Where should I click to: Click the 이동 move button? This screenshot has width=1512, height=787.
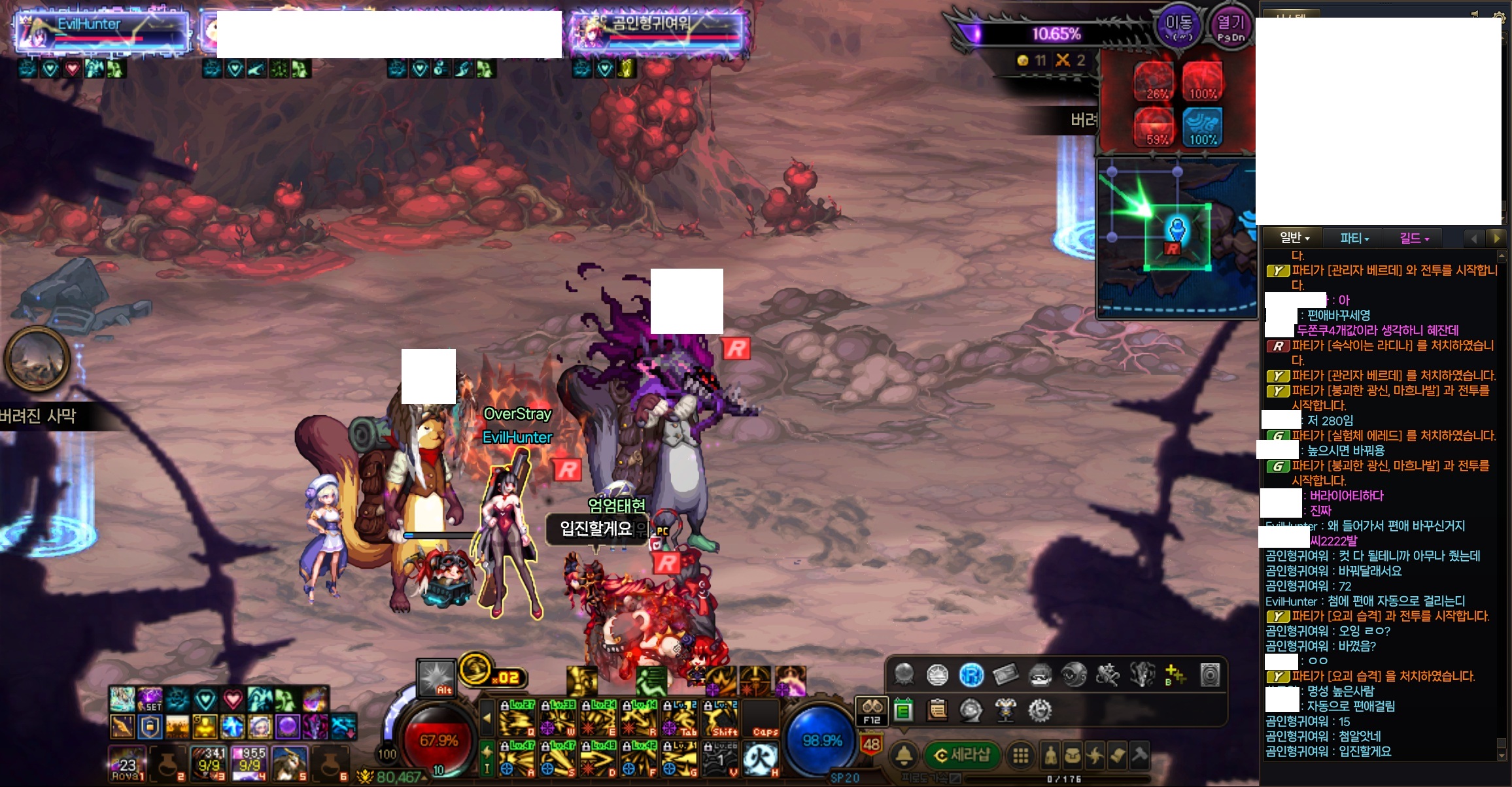pyautogui.click(x=1178, y=27)
